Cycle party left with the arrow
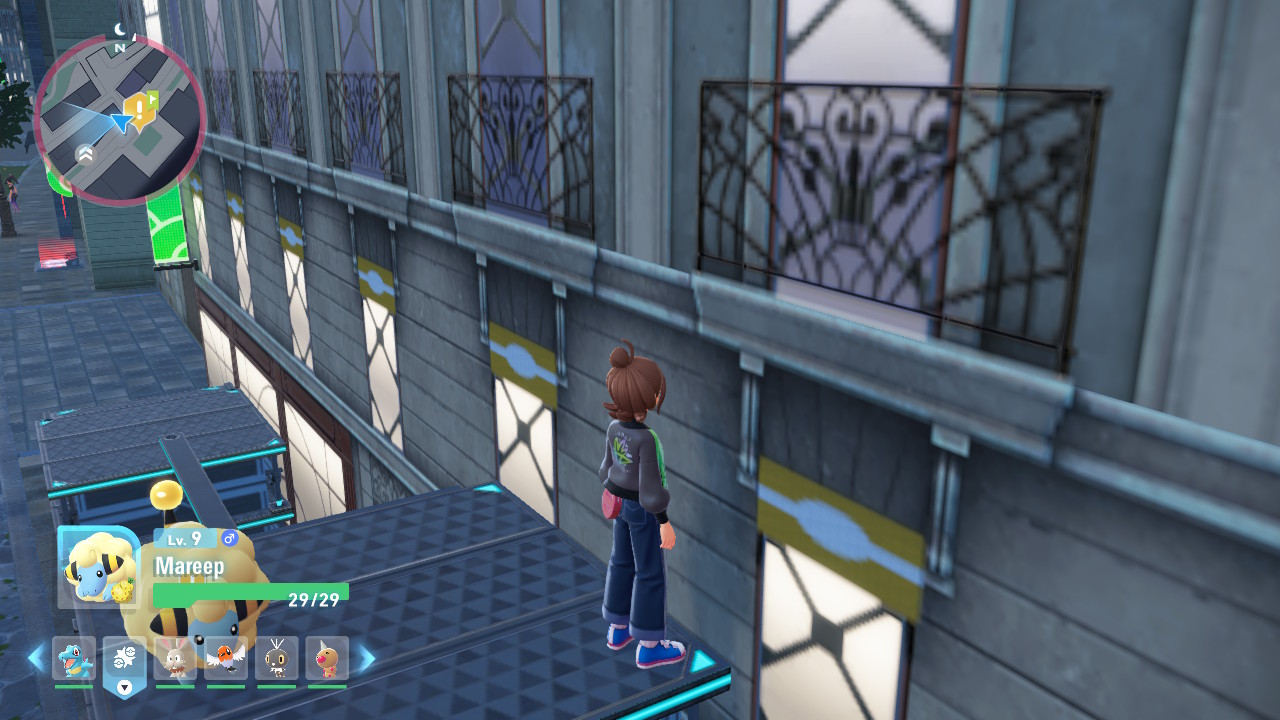The height and width of the screenshot is (720, 1280). 37,658
